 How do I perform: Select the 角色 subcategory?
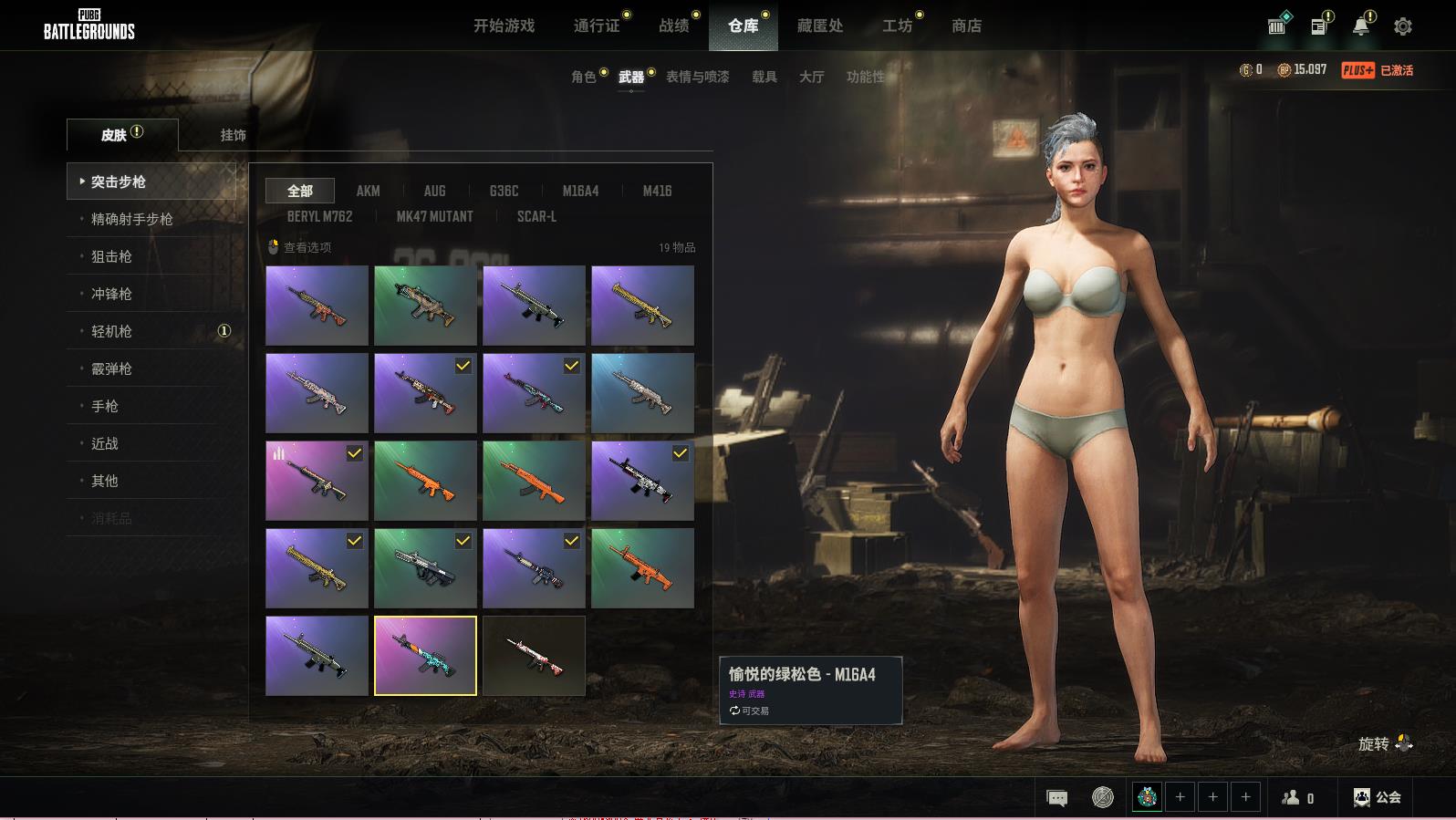pos(584,77)
